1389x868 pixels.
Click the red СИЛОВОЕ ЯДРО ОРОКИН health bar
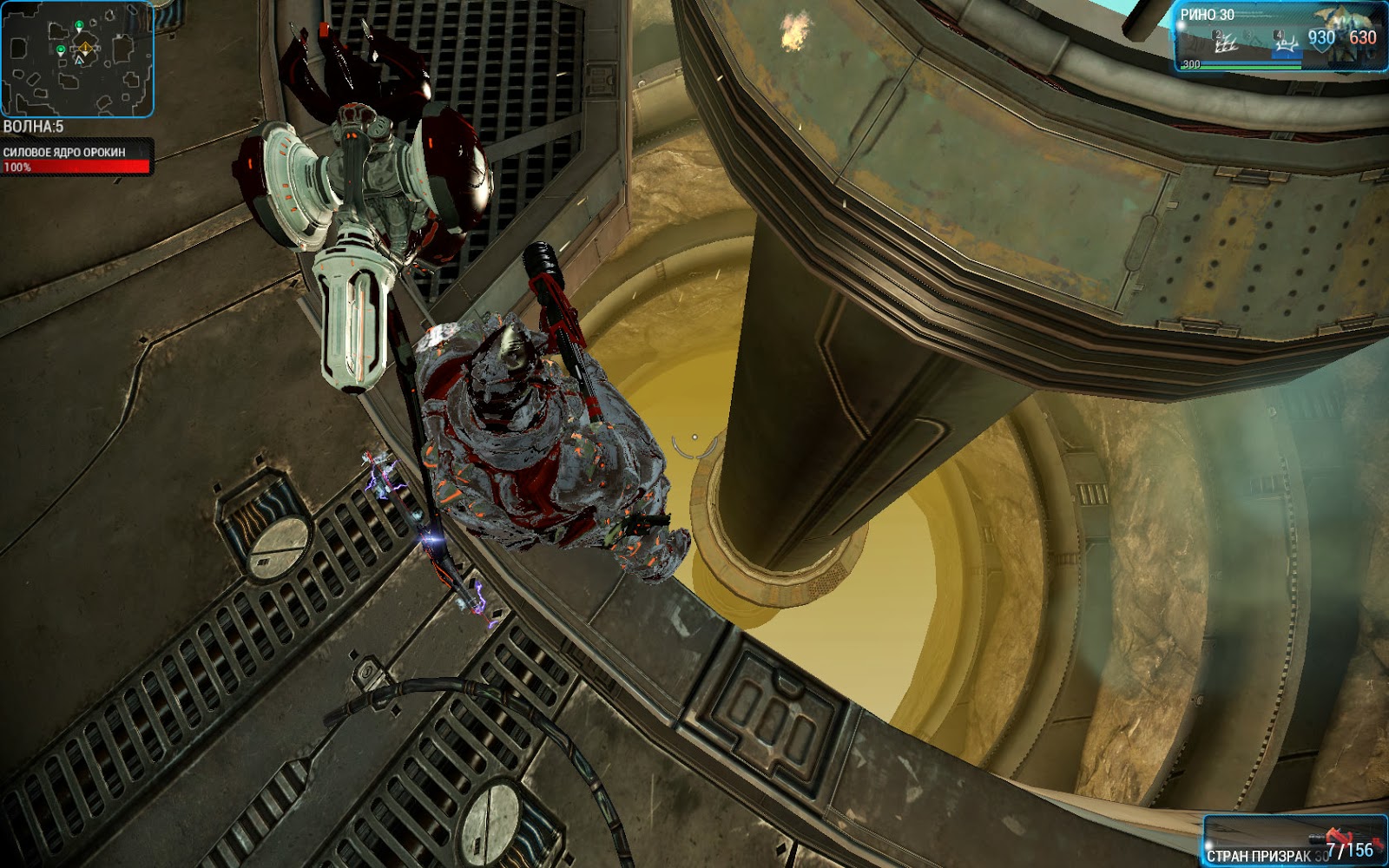point(78,168)
